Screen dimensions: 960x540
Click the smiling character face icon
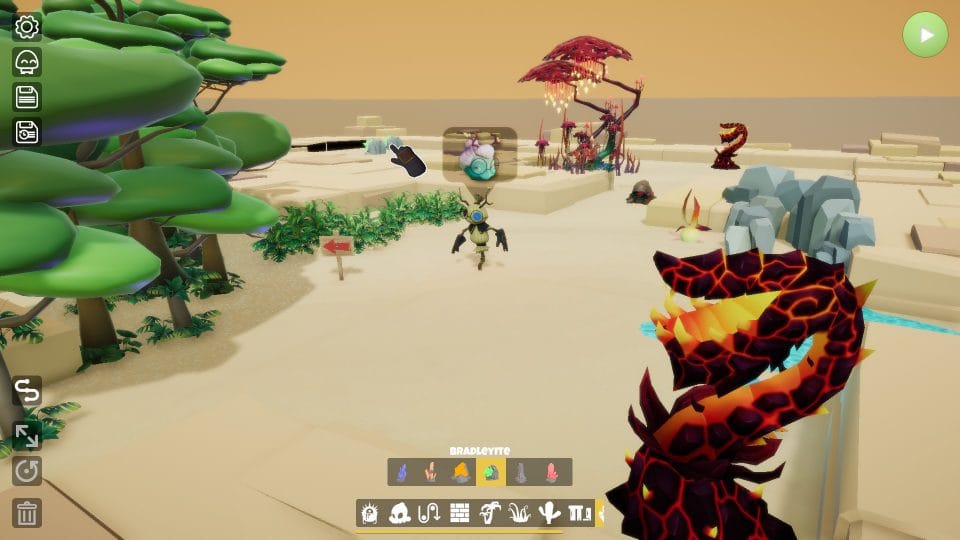tap(27, 62)
